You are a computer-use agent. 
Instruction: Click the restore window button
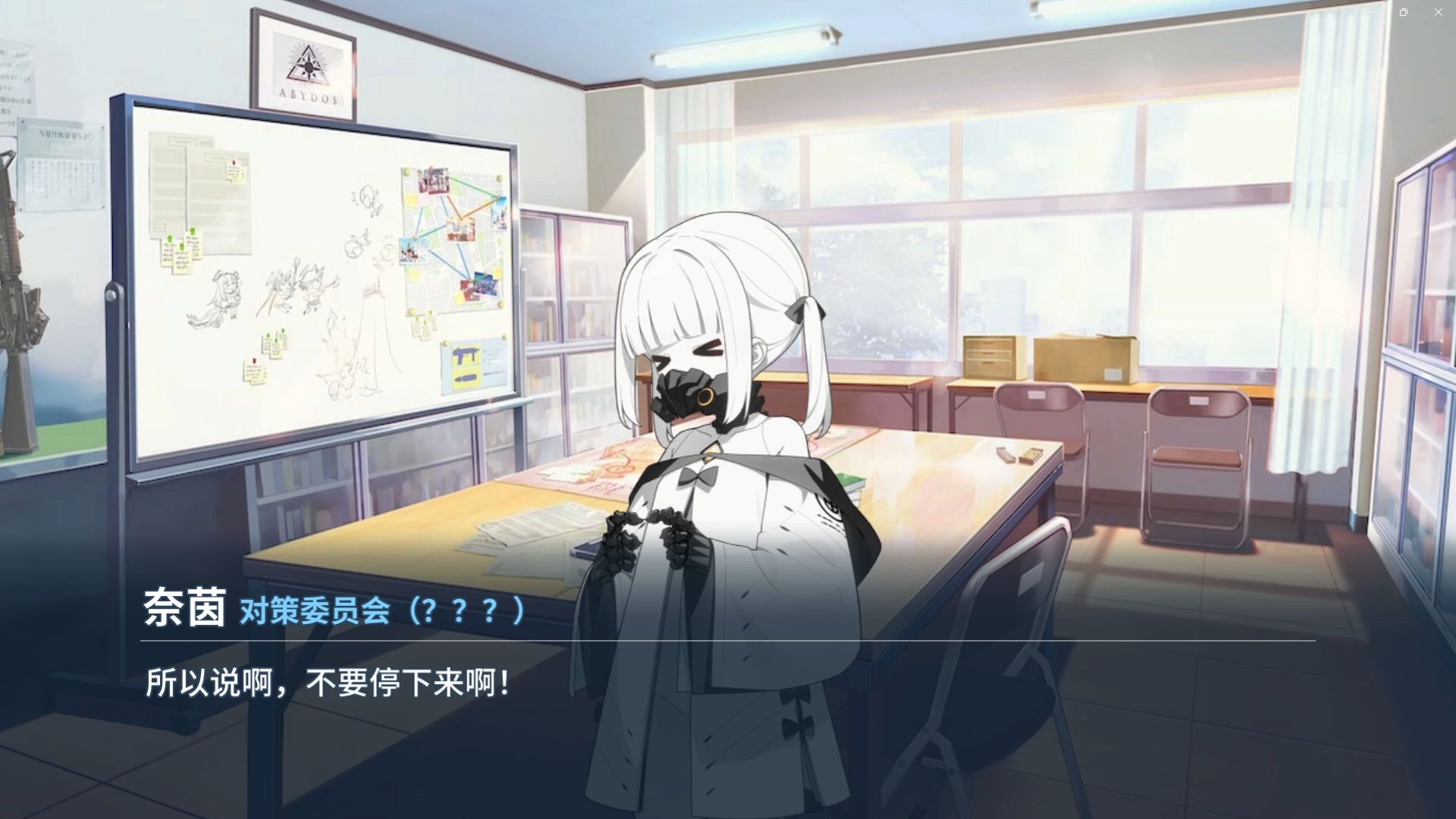click(x=1404, y=12)
